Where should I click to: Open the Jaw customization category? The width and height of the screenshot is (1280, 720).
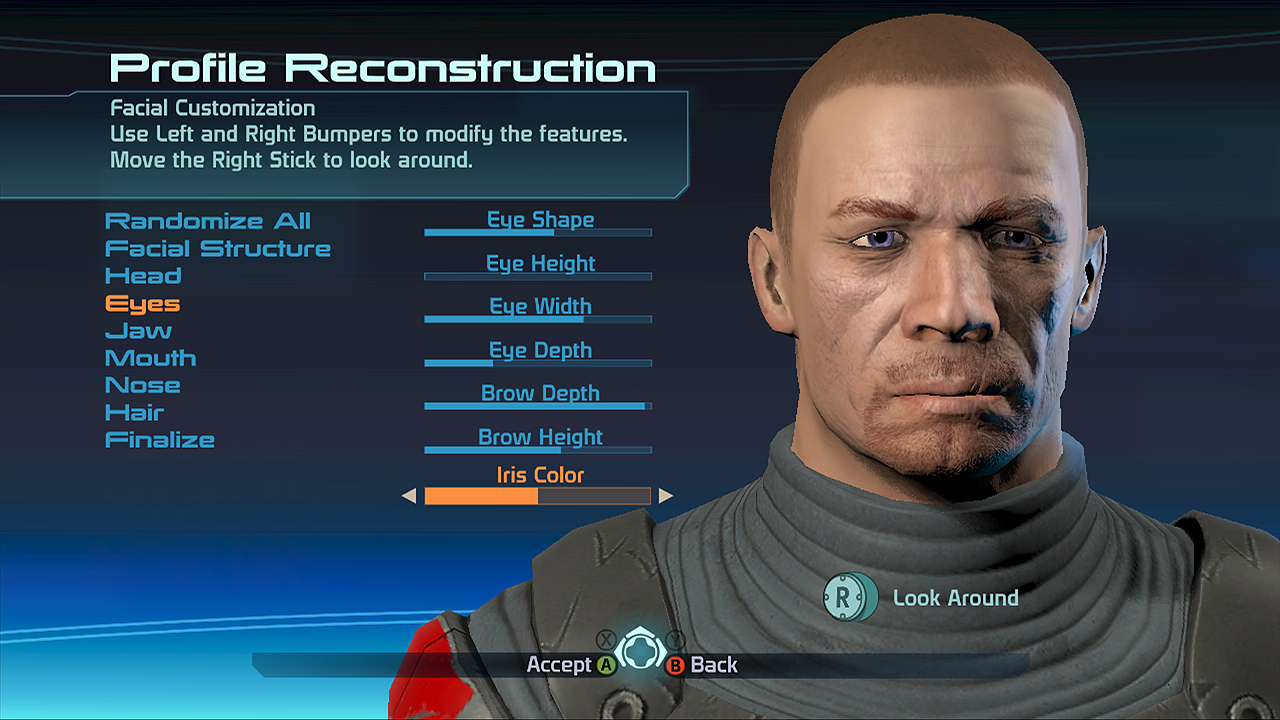[138, 331]
